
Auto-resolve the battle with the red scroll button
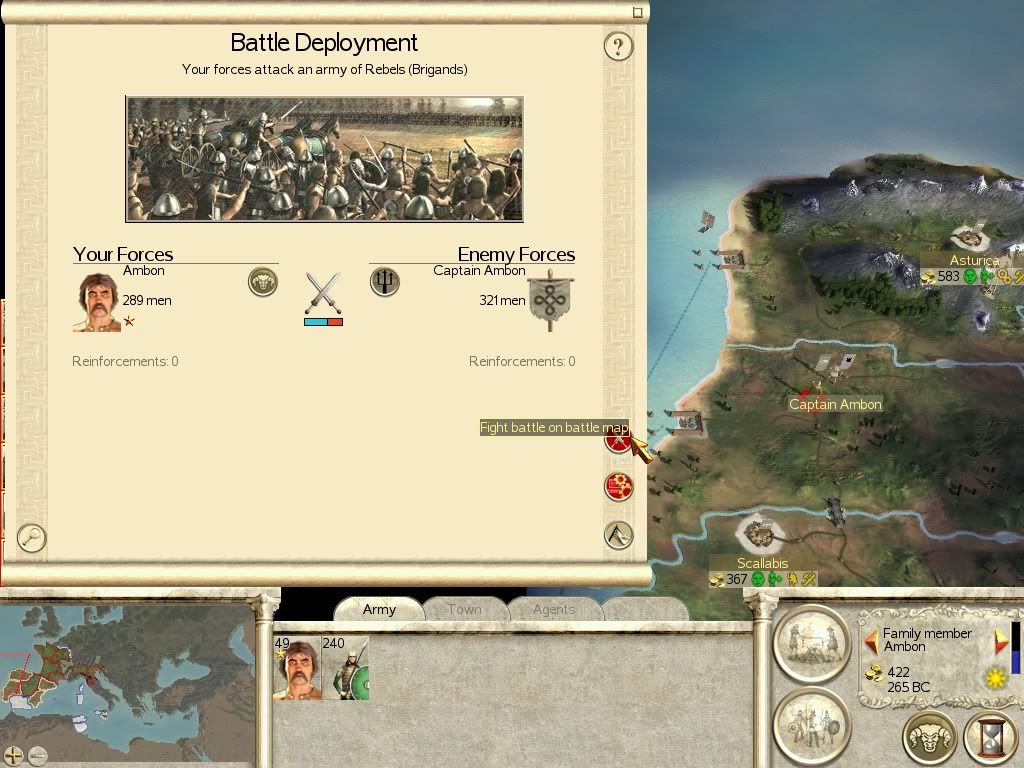pyautogui.click(x=619, y=487)
